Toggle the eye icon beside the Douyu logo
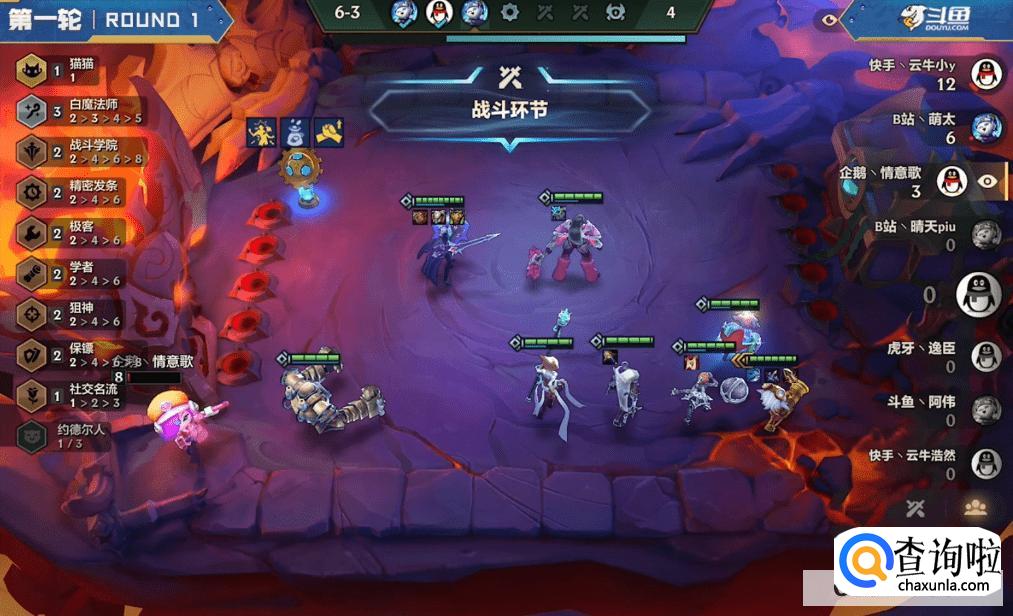 click(x=828, y=18)
